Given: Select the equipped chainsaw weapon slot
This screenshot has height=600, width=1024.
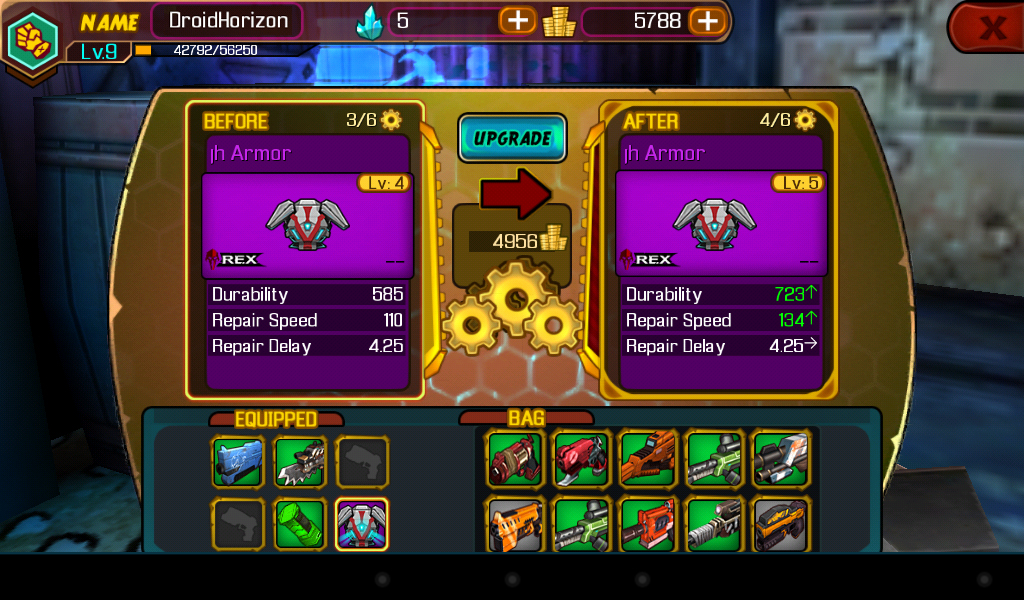Looking at the screenshot, I should click(300, 461).
